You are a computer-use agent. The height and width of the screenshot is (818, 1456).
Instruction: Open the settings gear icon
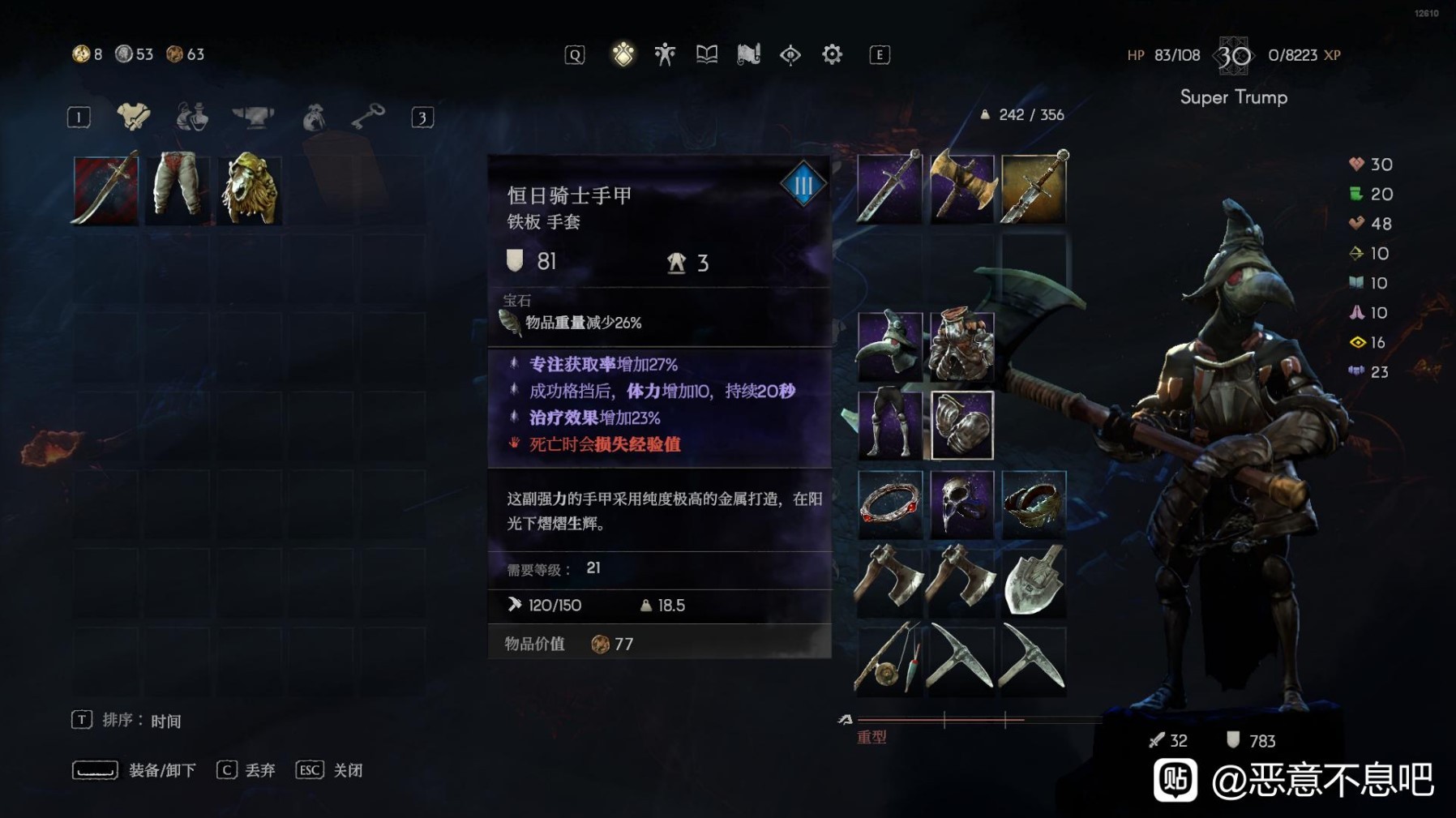pos(832,54)
